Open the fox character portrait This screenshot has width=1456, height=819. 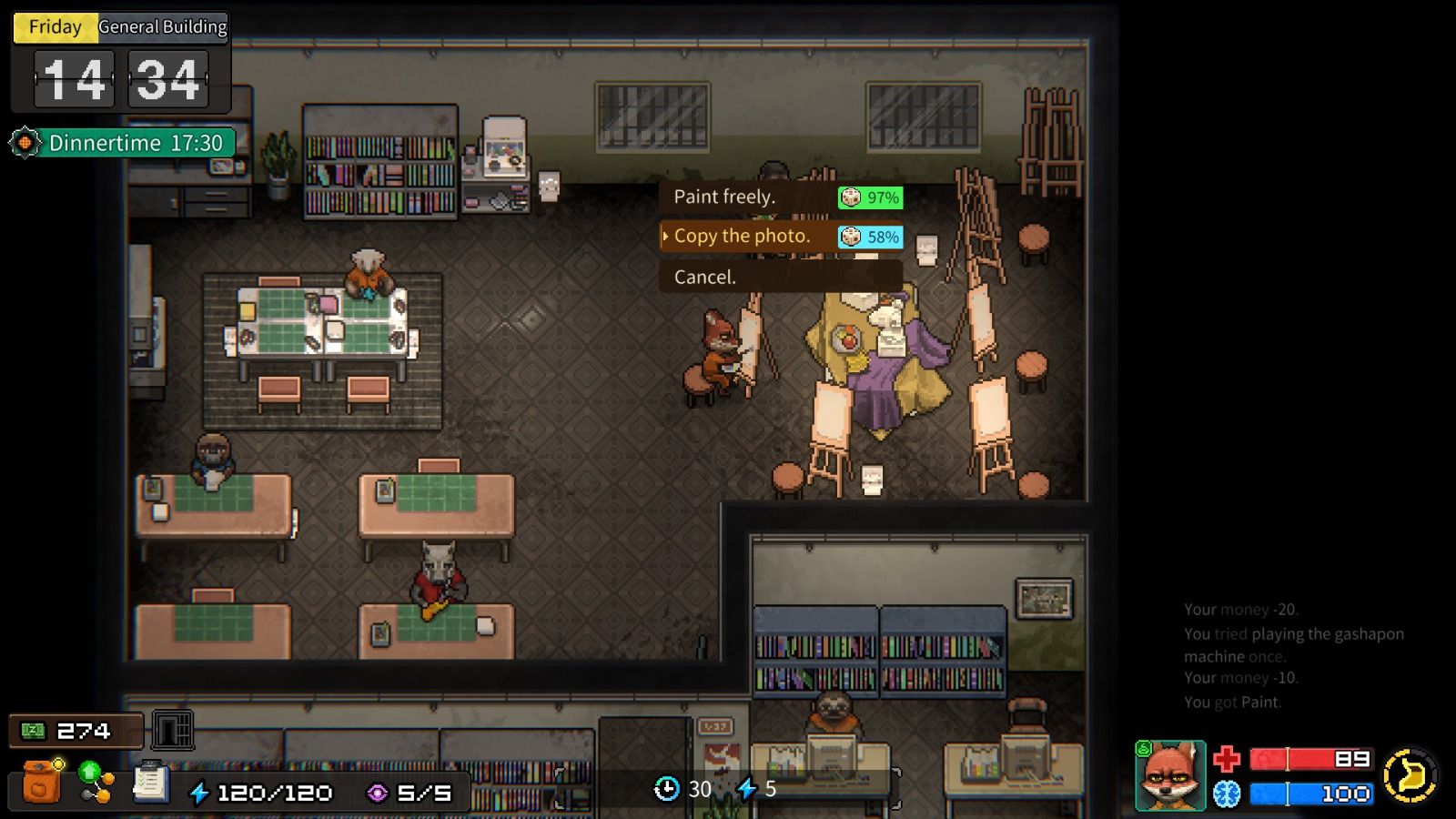(1170, 776)
